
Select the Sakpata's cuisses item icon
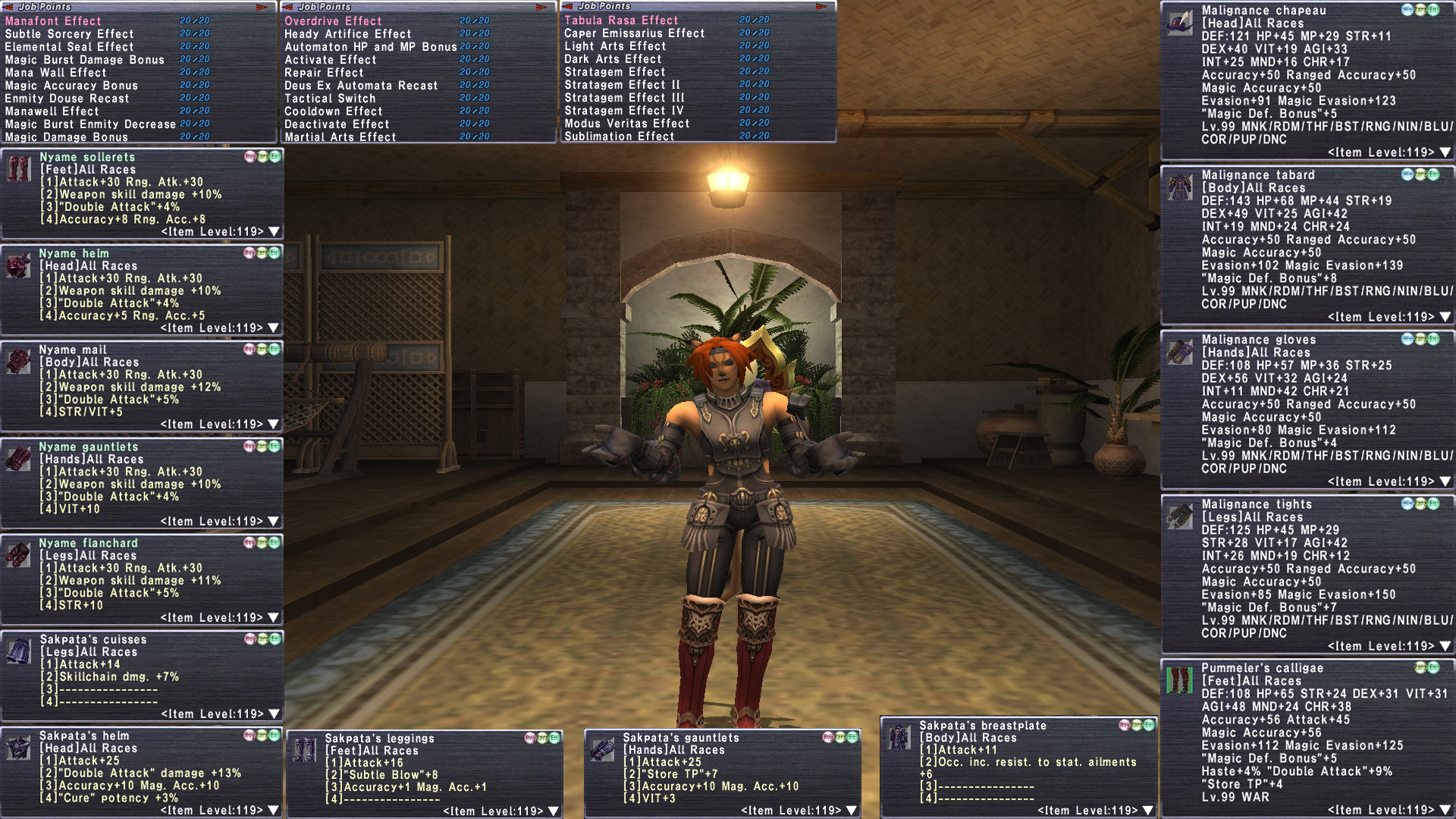18,651
